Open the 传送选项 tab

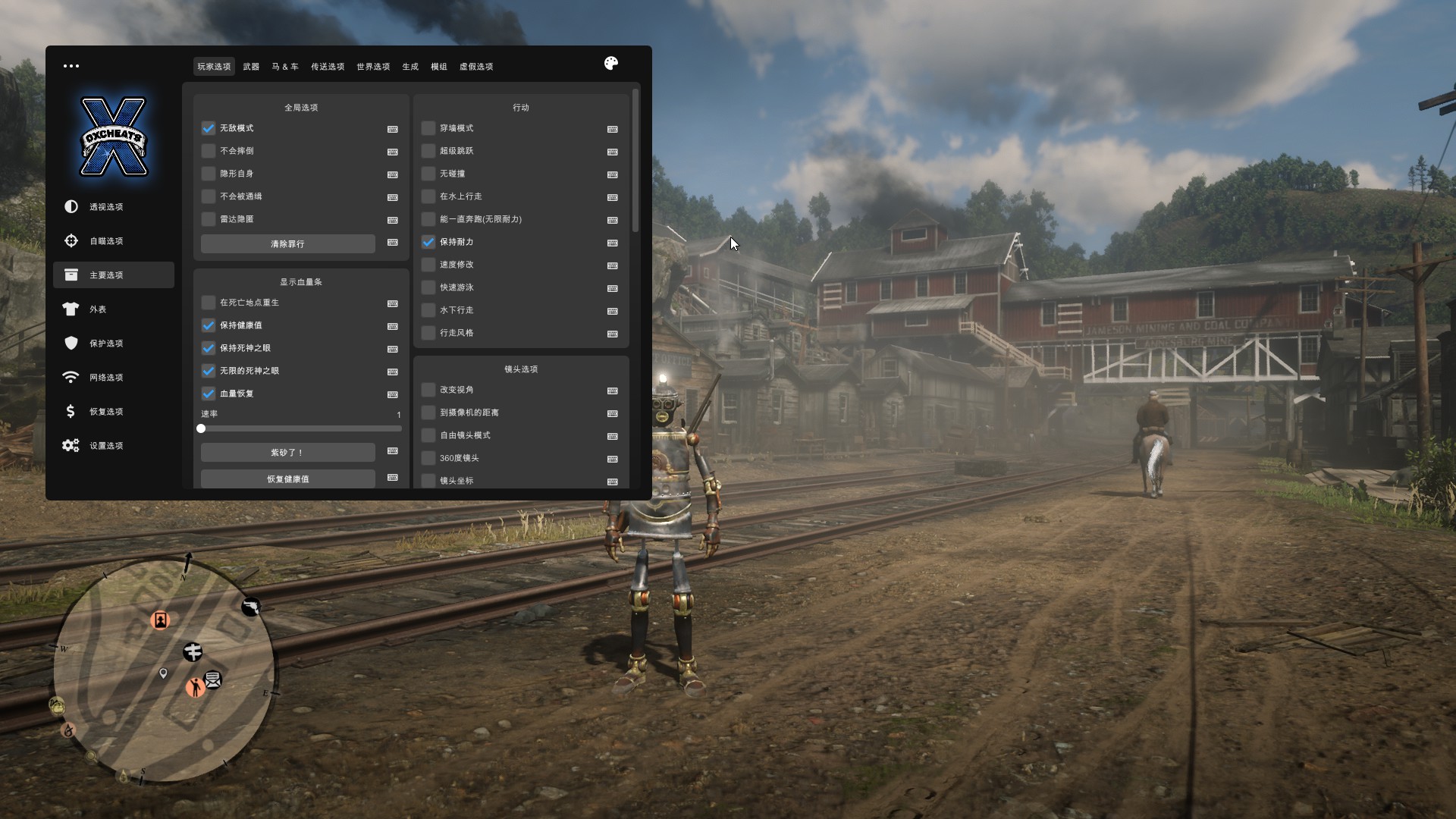click(x=328, y=67)
